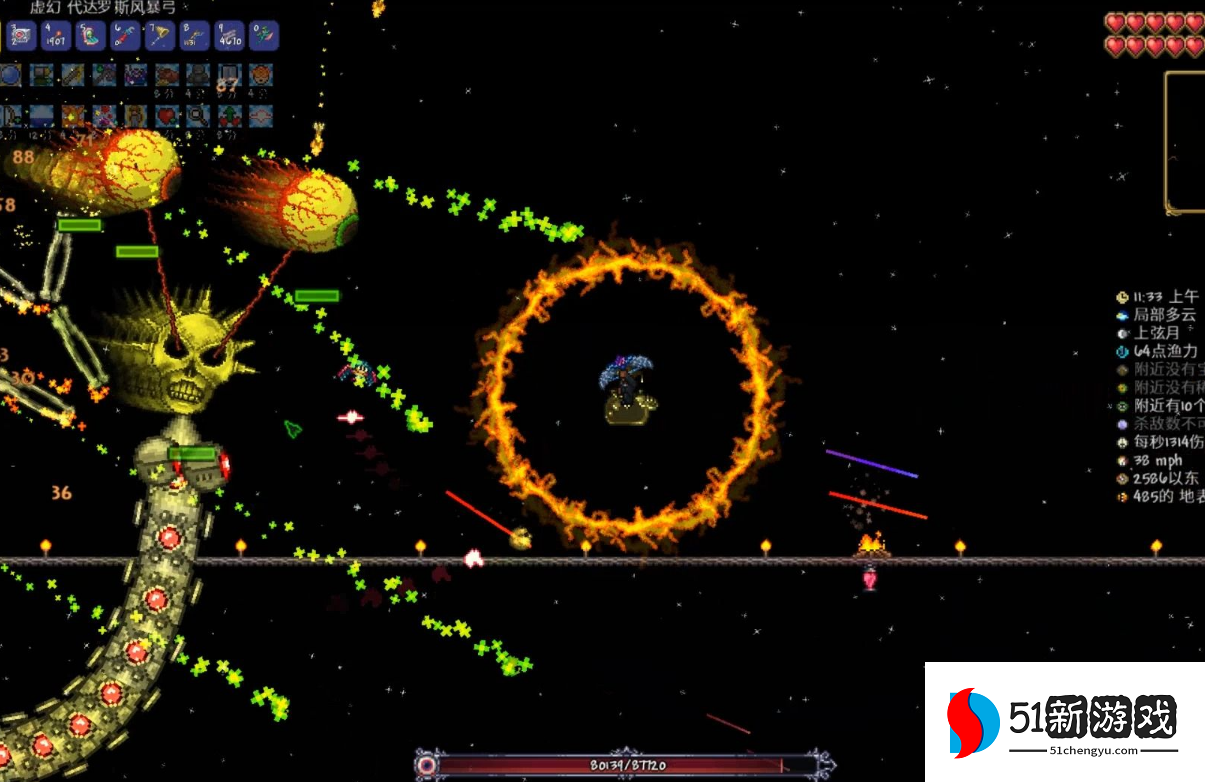Select hotbar slot 4 showing 1907 count
This screenshot has height=782, width=1205.
pyautogui.click(x=55, y=37)
